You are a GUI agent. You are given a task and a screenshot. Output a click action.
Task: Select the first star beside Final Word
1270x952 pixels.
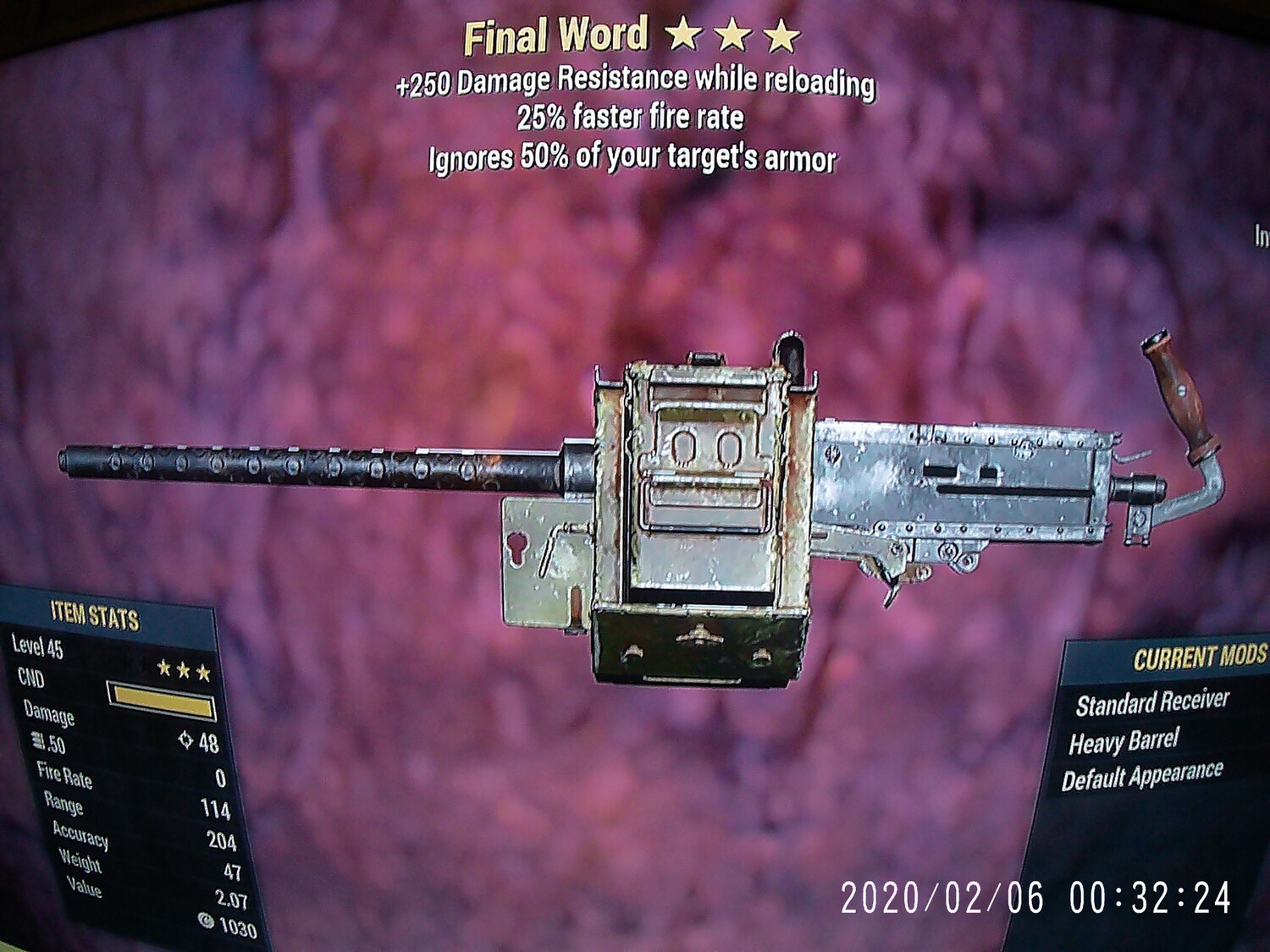coord(682,32)
